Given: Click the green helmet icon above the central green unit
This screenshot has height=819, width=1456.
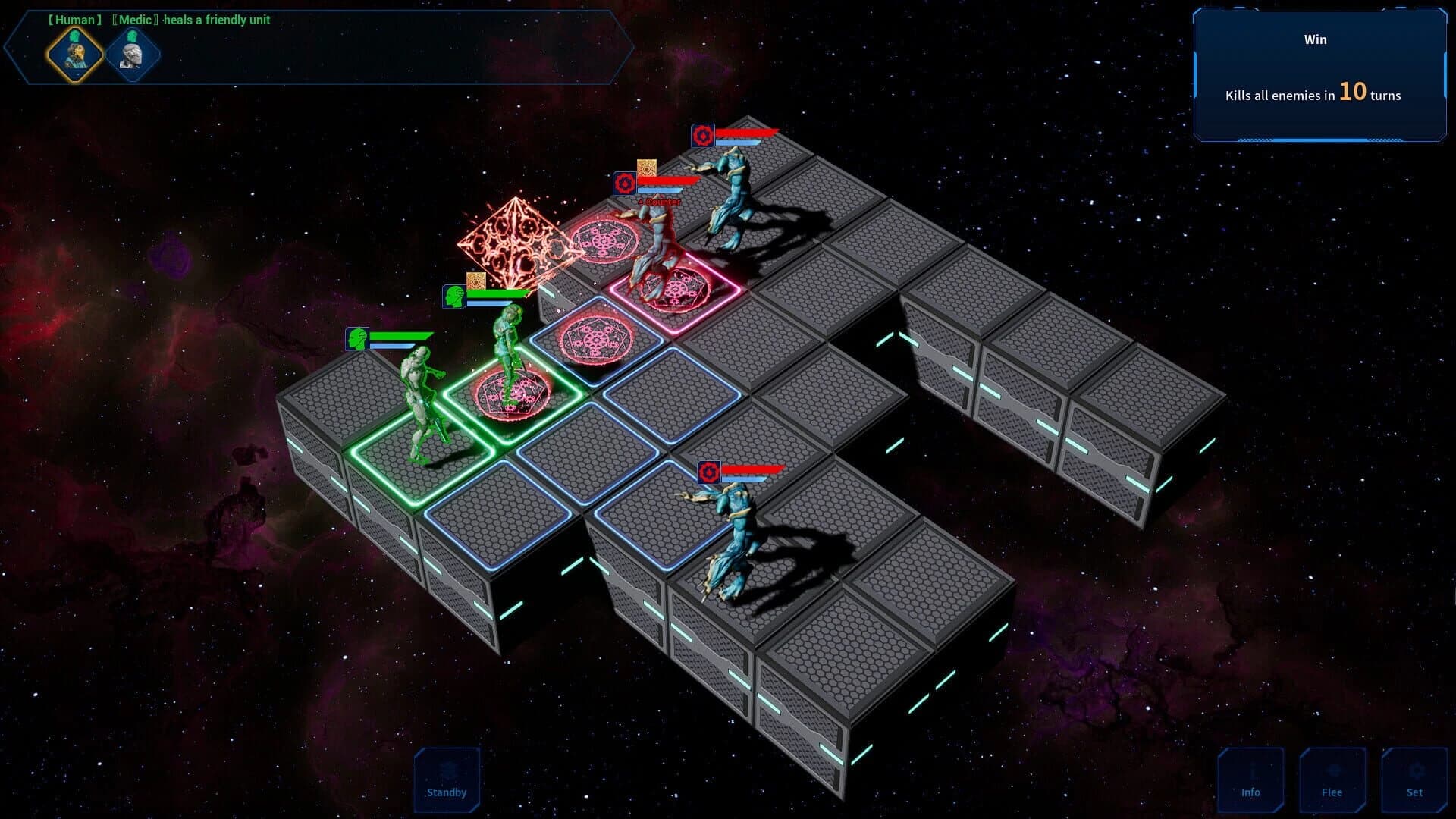Looking at the screenshot, I should (x=453, y=296).
